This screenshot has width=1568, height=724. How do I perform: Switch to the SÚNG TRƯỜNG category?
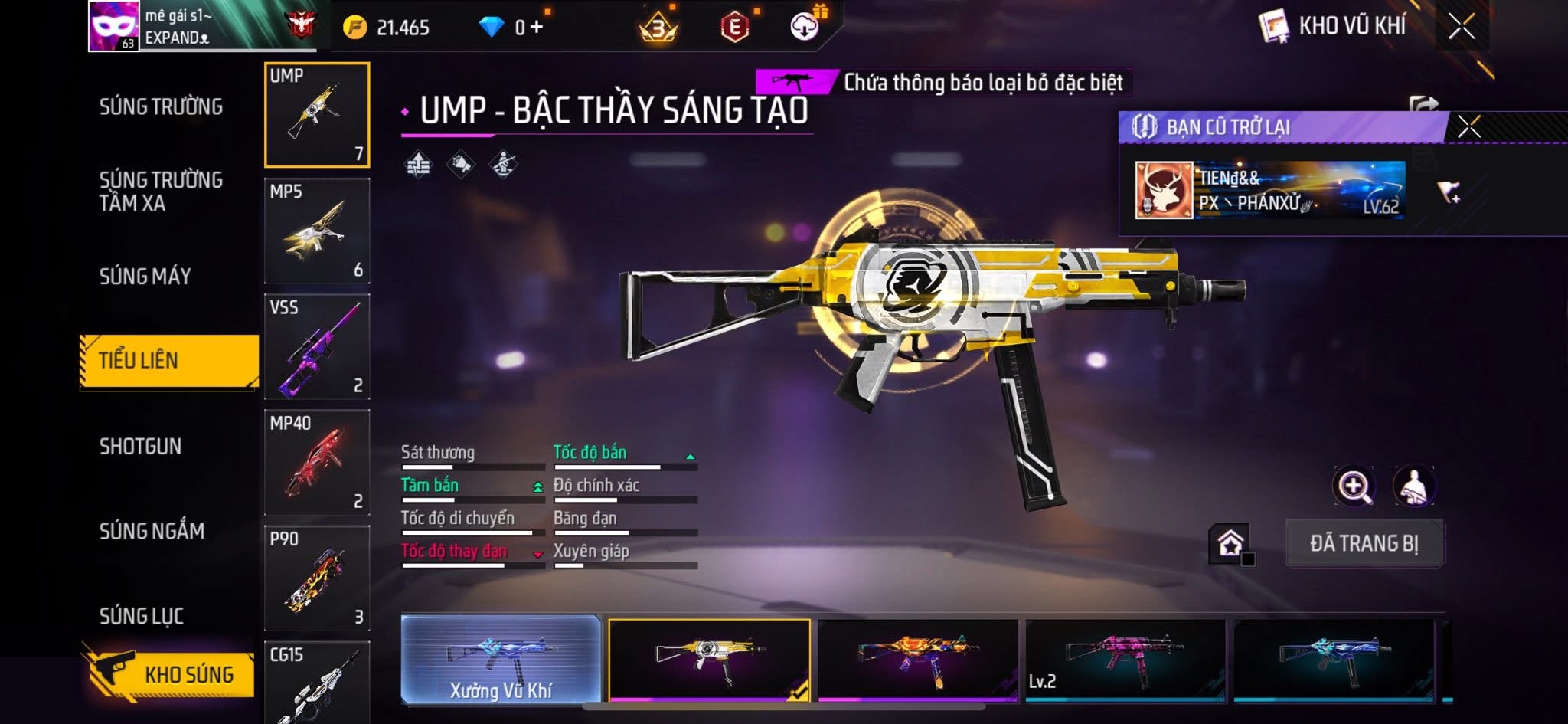click(x=161, y=106)
